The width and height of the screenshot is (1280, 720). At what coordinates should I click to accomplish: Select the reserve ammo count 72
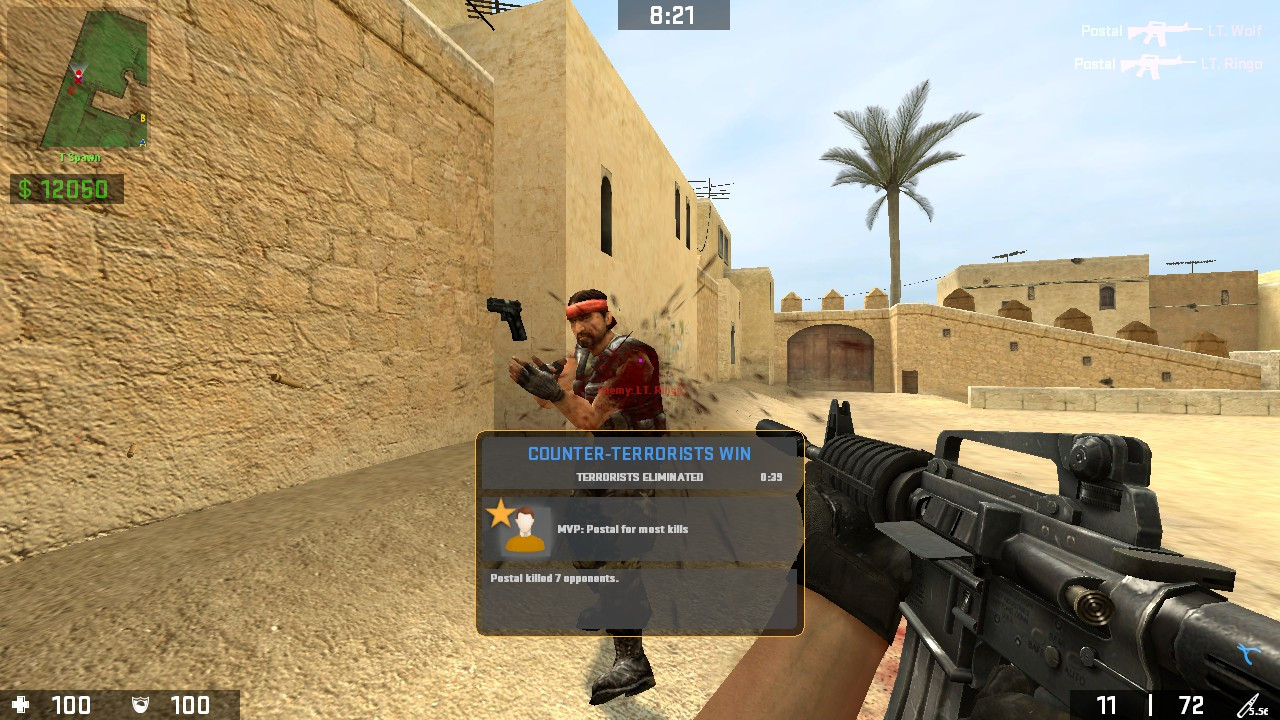click(x=1191, y=704)
